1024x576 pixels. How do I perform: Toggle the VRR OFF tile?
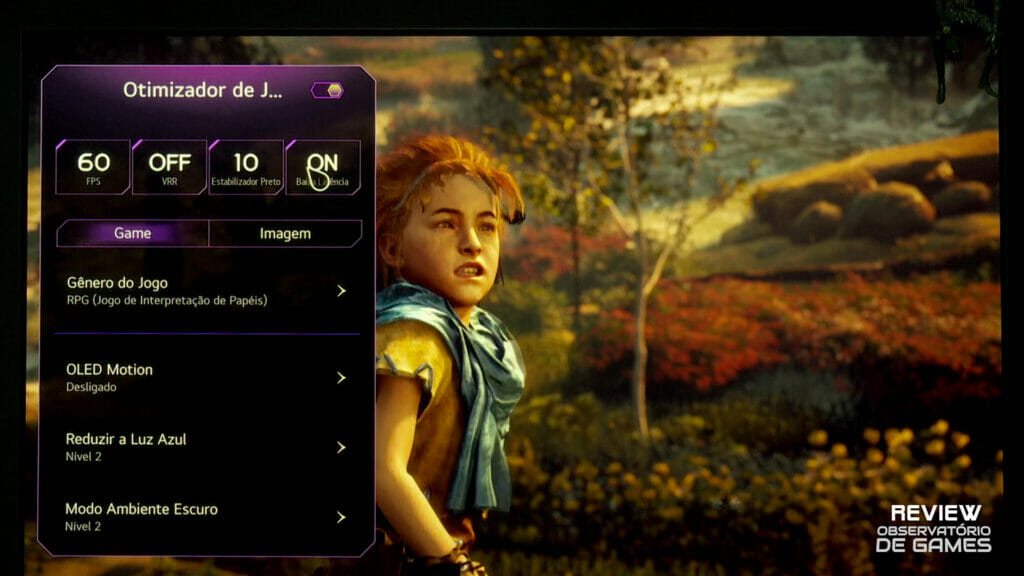(169, 167)
